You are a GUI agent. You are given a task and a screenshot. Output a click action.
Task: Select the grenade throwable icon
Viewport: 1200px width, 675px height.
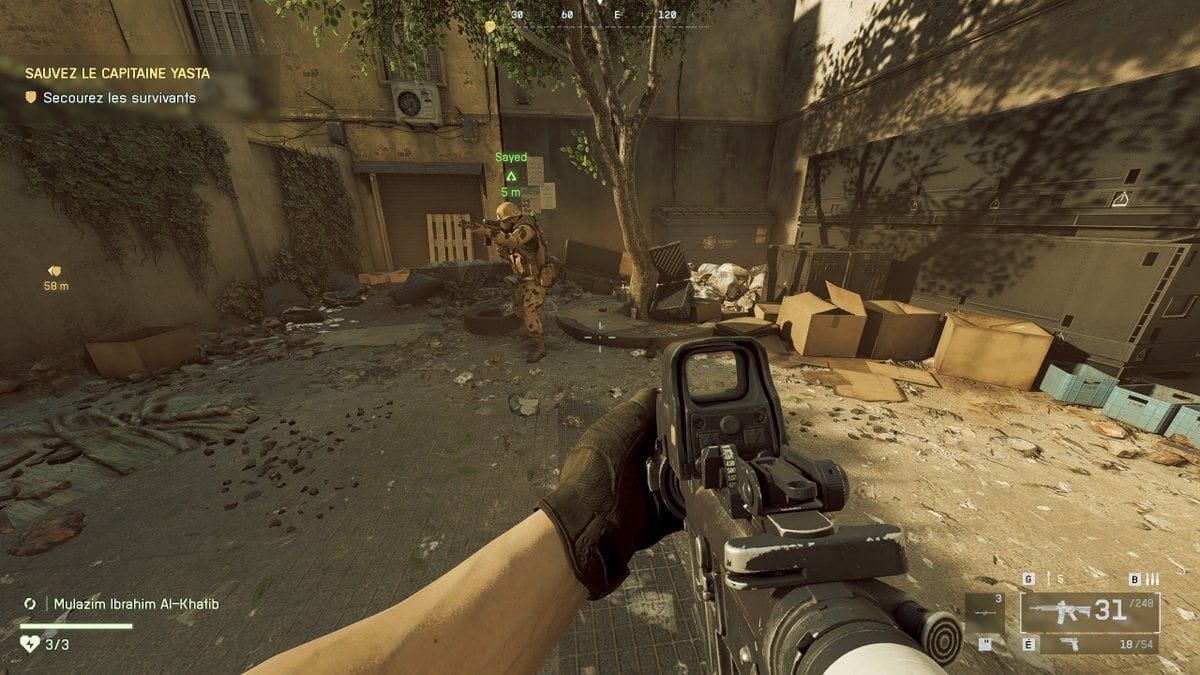coord(1046,579)
